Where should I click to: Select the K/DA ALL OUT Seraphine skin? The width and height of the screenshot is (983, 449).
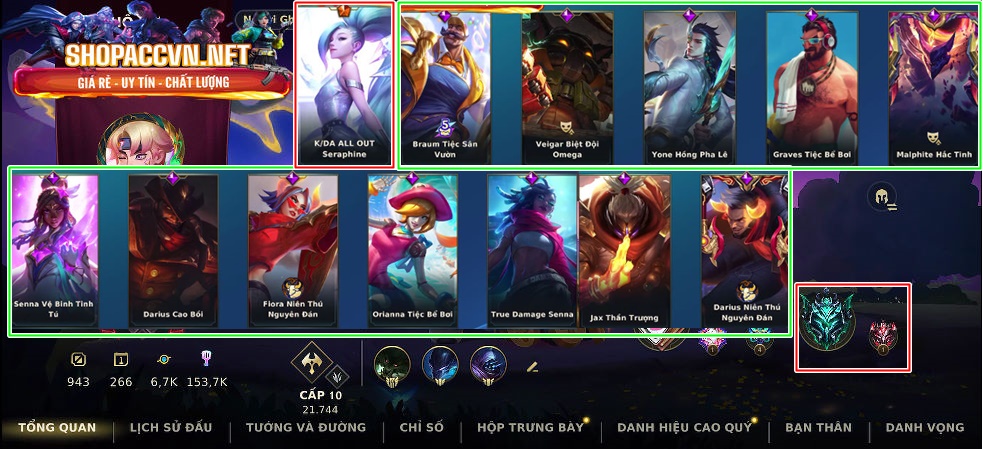[x=346, y=84]
